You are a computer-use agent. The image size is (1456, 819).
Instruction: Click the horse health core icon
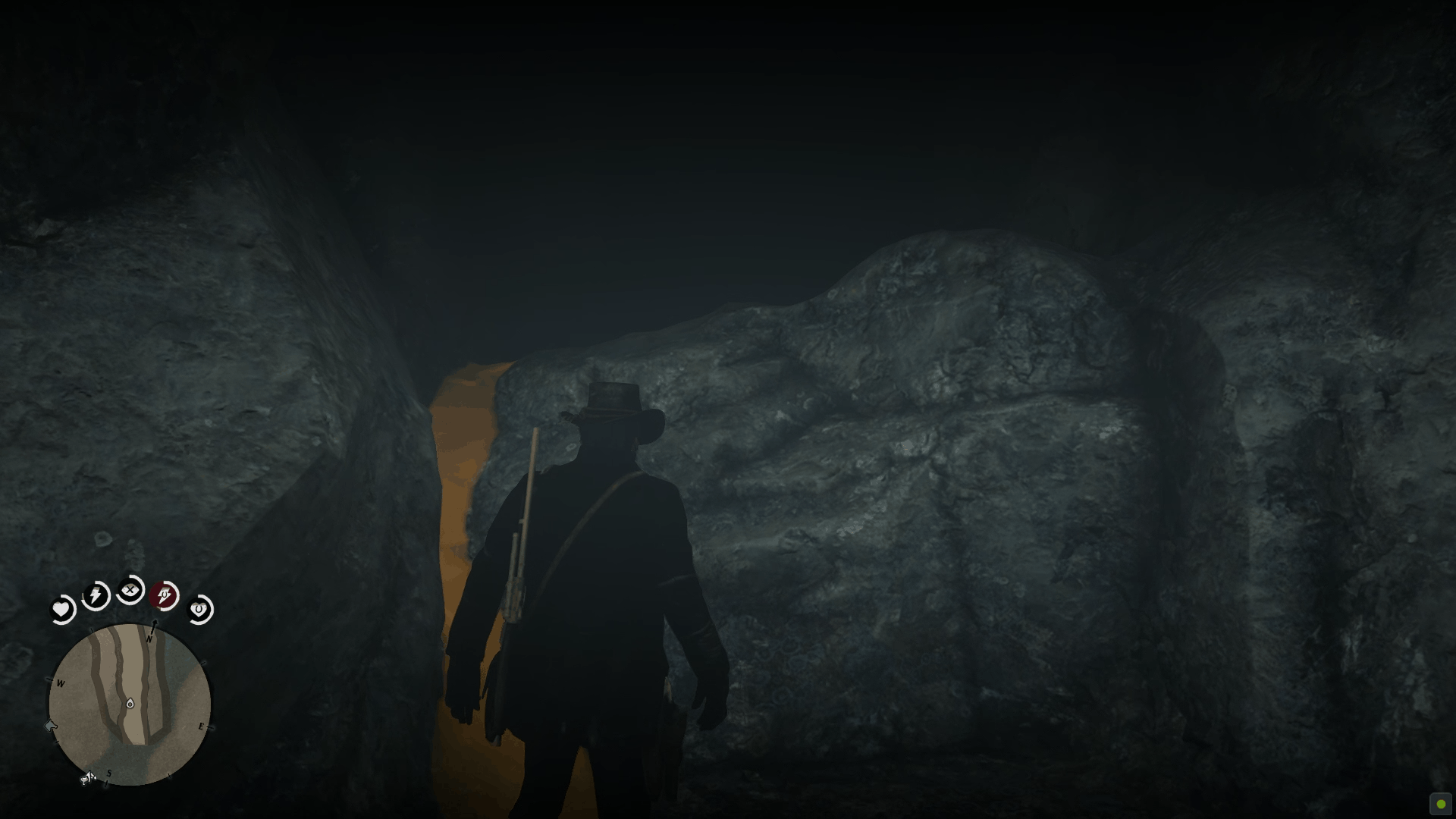199,609
